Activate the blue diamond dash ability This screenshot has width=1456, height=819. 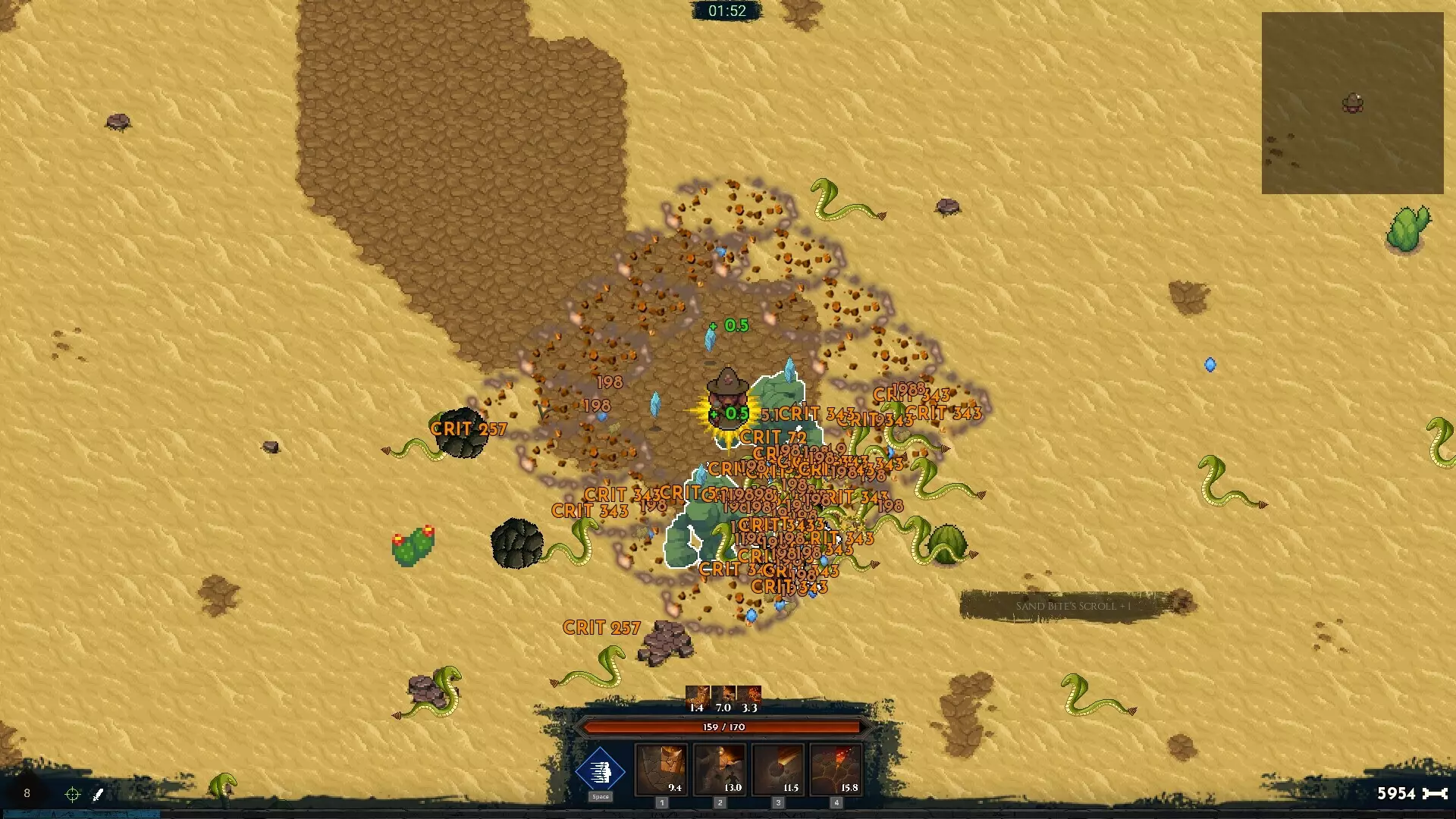[x=600, y=770]
